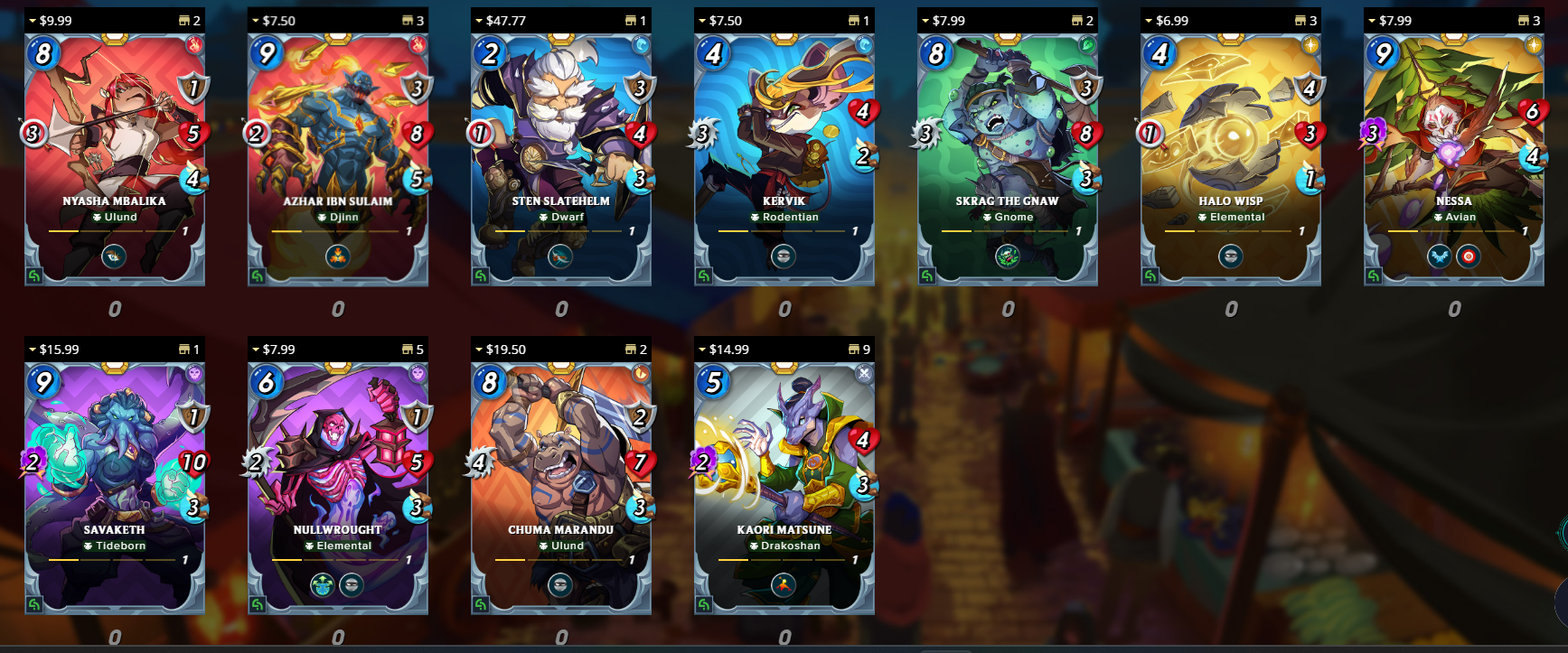Click the sneak ability icon on Kervik
The image size is (1568, 653).
tap(783, 255)
